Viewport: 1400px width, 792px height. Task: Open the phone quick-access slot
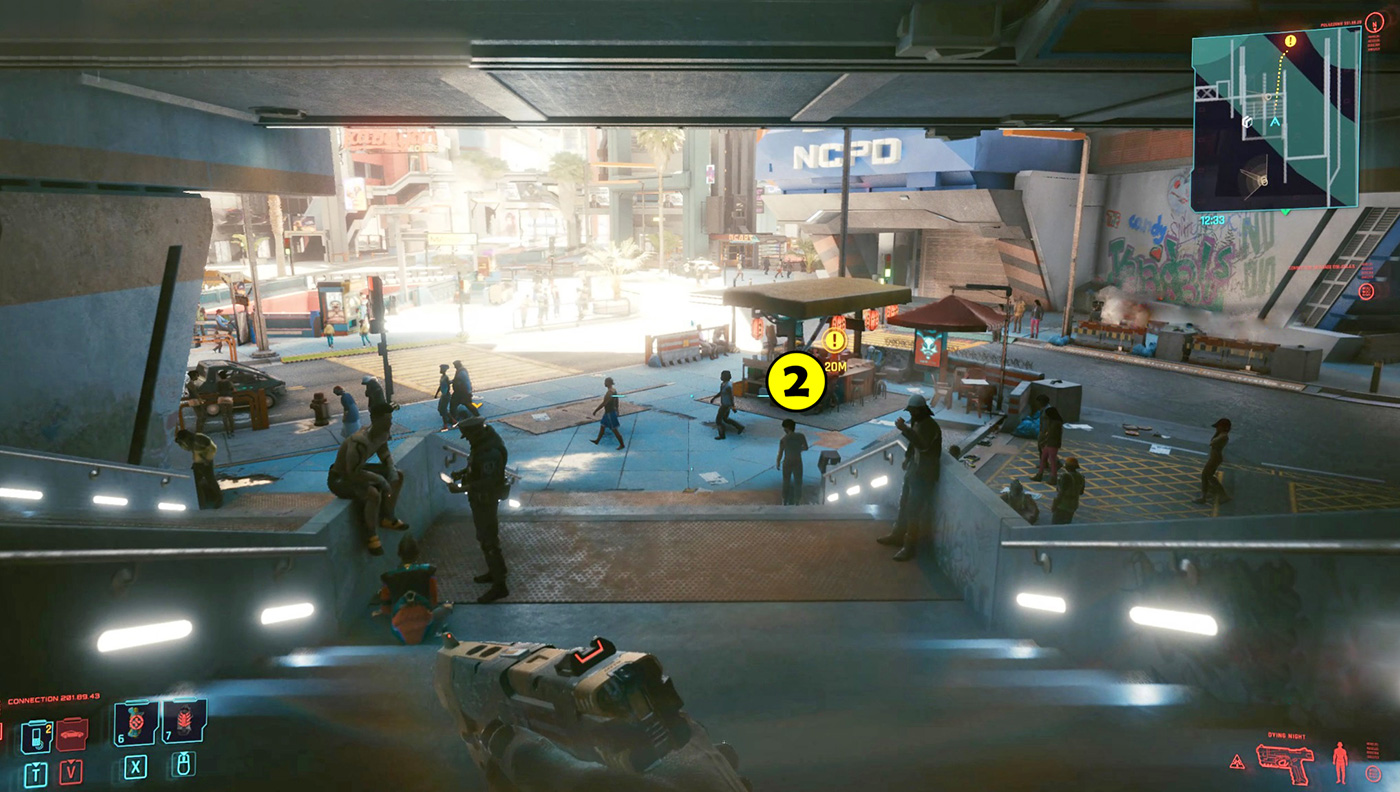click(x=36, y=736)
